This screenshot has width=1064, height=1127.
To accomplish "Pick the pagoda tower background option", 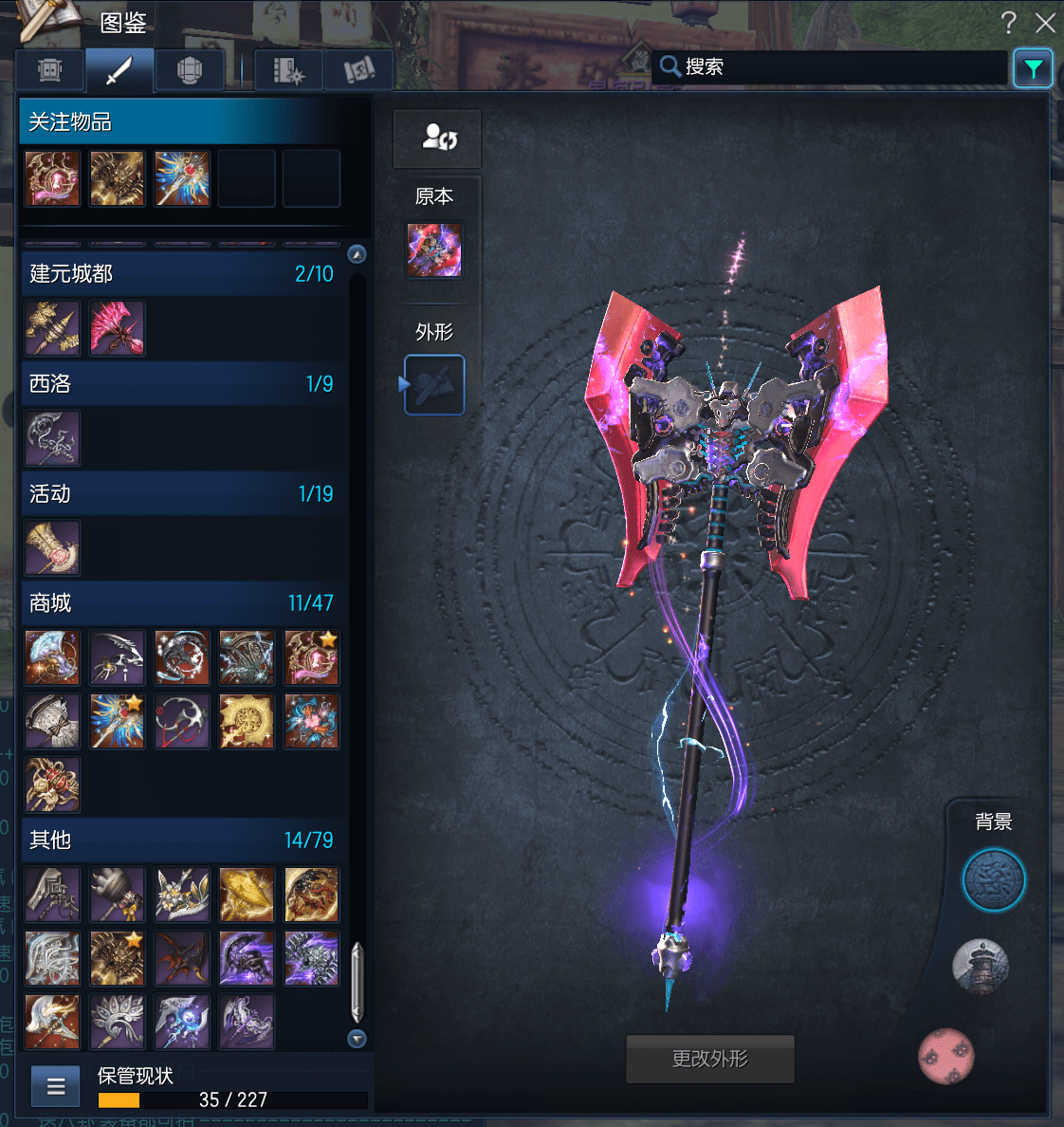I will click(x=981, y=968).
